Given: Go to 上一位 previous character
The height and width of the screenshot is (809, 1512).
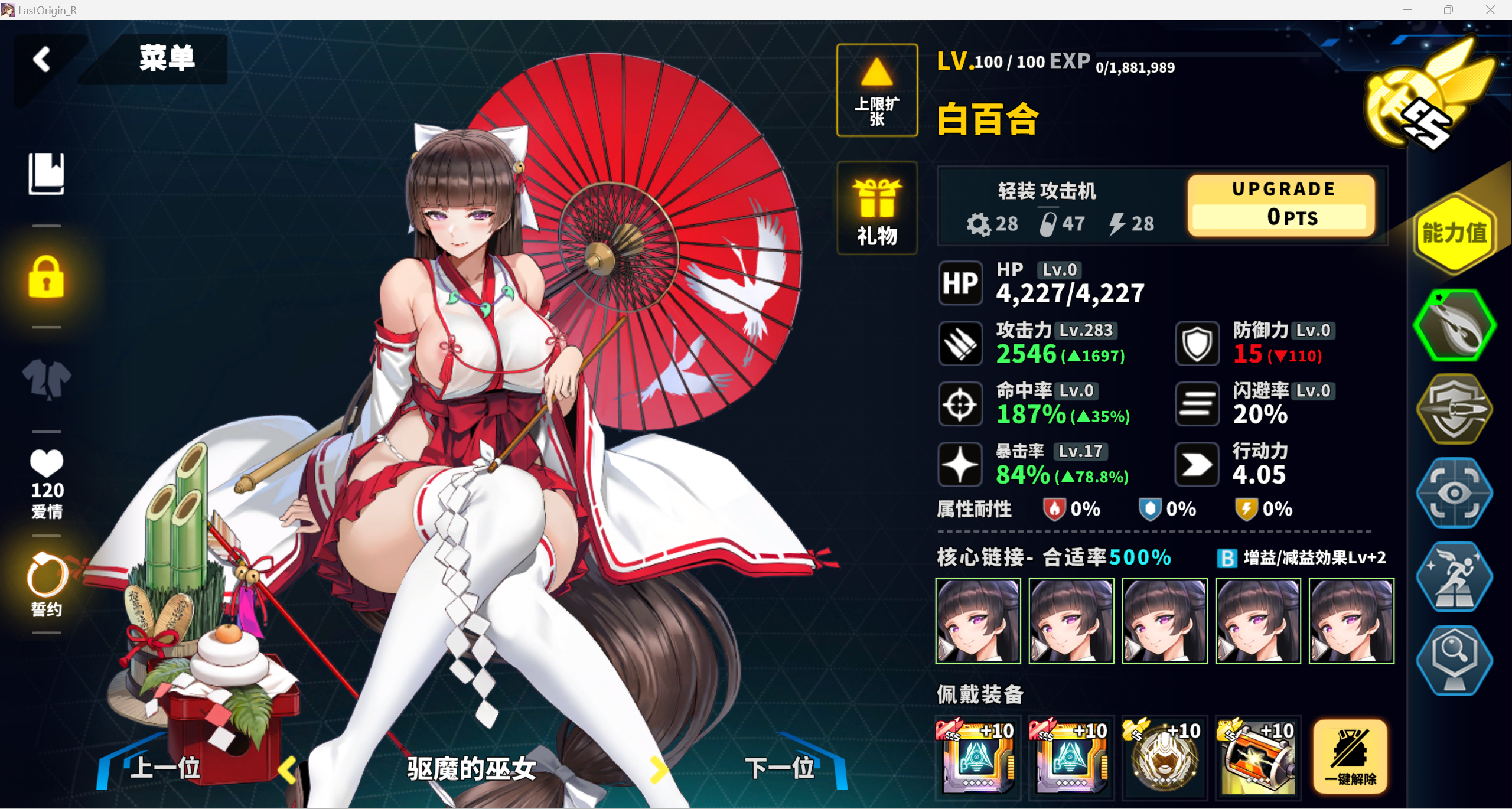Looking at the screenshot, I should pos(165,768).
